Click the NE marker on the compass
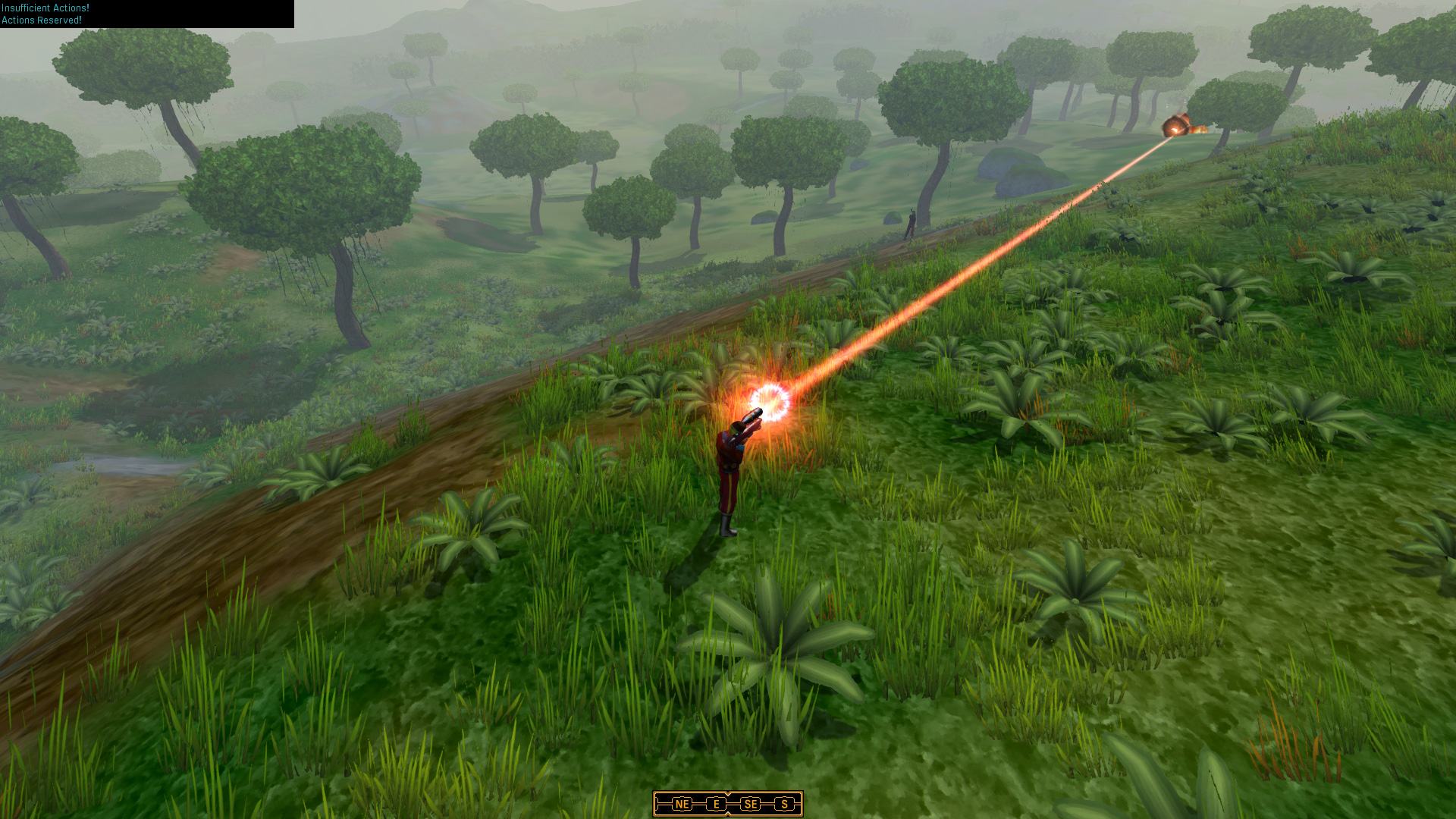This screenshot has width=1456, height=819. (682, 804)
